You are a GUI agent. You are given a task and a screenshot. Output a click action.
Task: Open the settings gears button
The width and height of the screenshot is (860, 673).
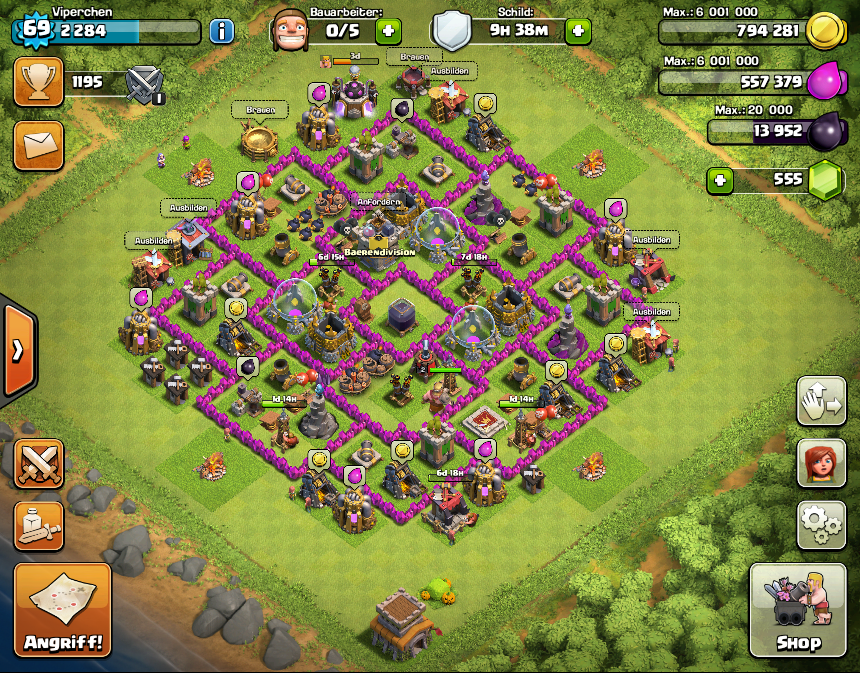coord(821,524)
